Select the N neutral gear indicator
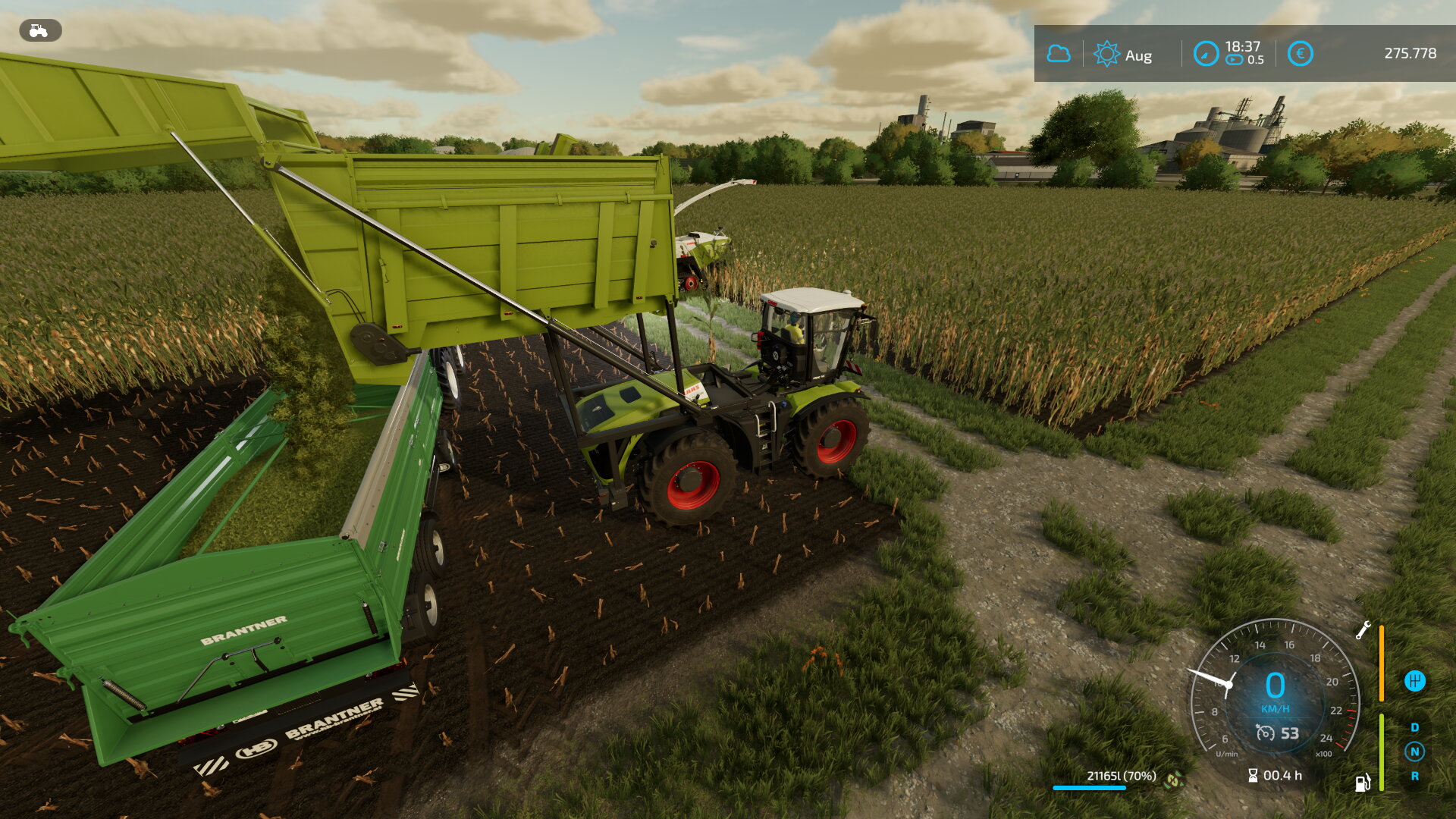 (1414, 752)
